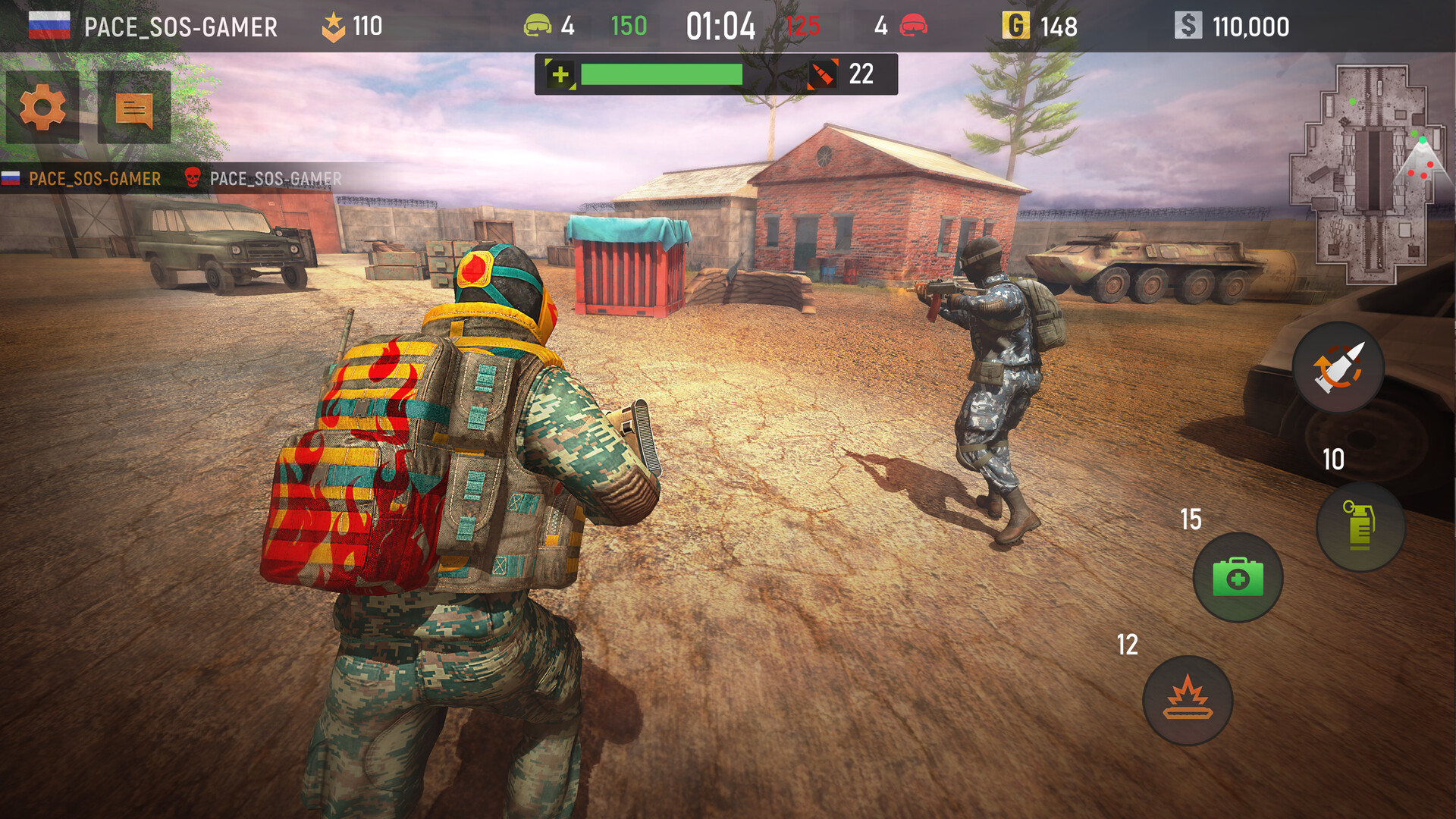Screen dimensions: 1456x819
Task: Select the gold G currency icon
Action: [1017, 26]
